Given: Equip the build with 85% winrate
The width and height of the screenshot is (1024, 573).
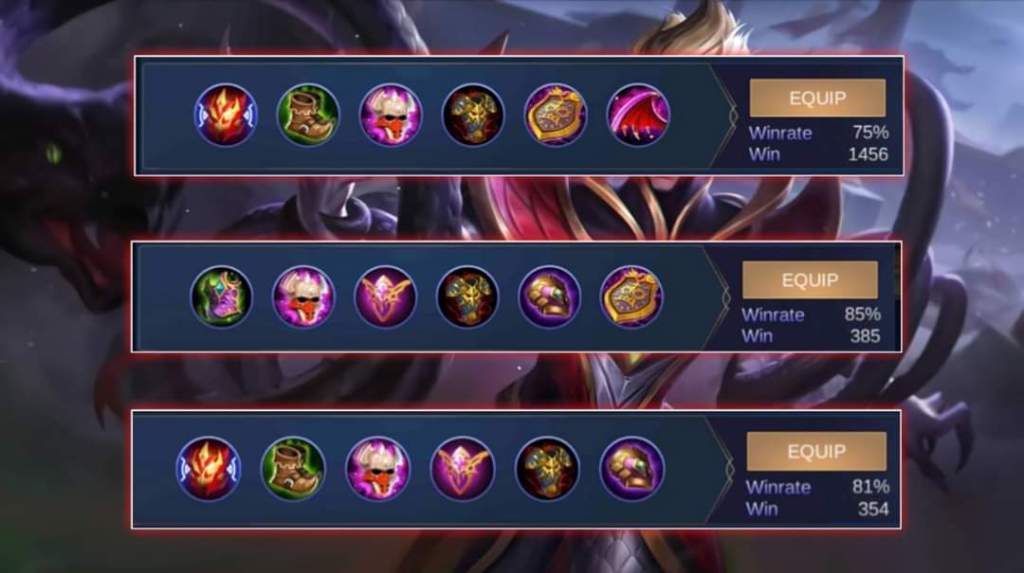Looking at the screenshot, I should click(x=809, y=280).
